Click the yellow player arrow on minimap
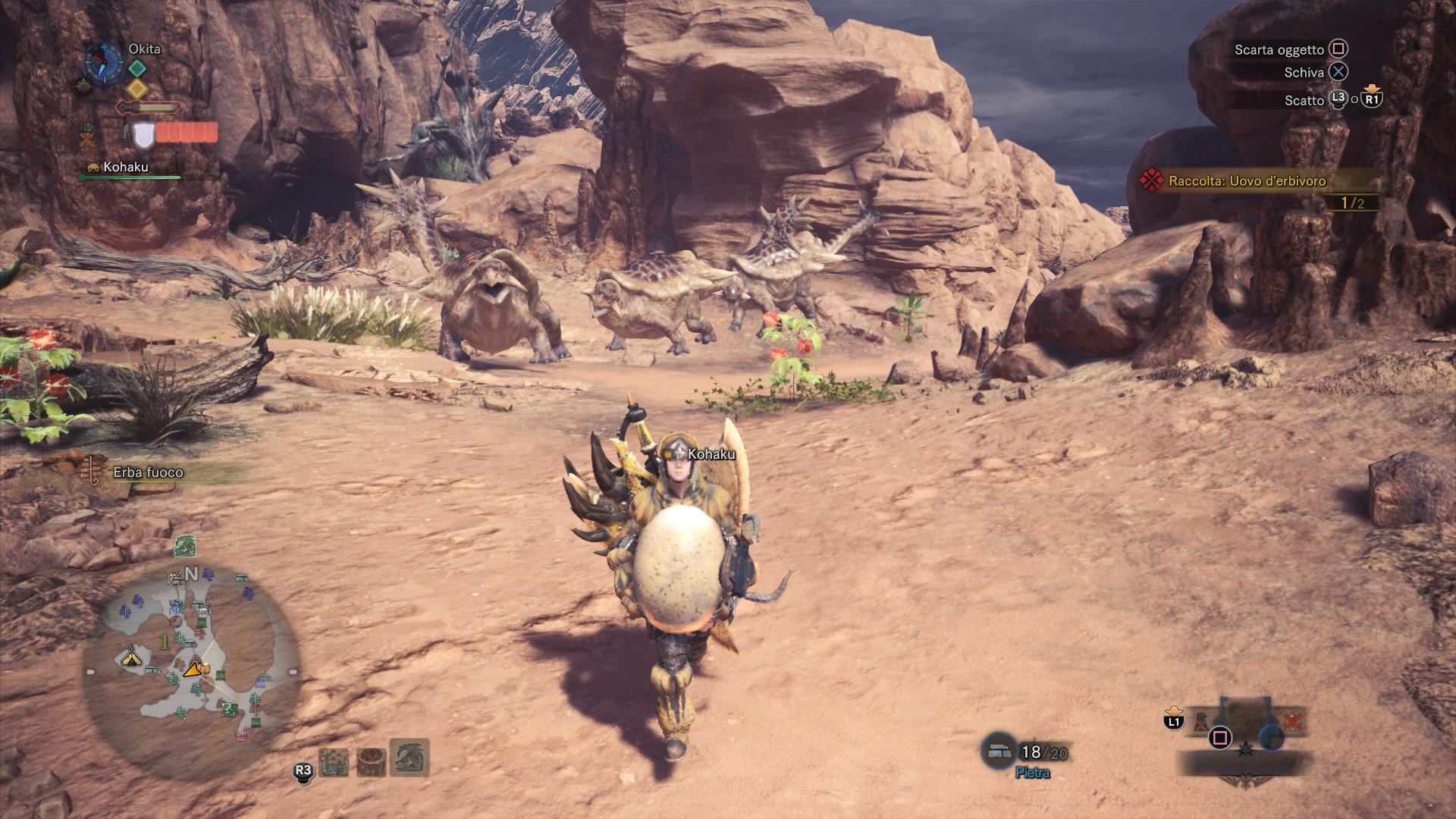1456x819 pixels. 194,668
